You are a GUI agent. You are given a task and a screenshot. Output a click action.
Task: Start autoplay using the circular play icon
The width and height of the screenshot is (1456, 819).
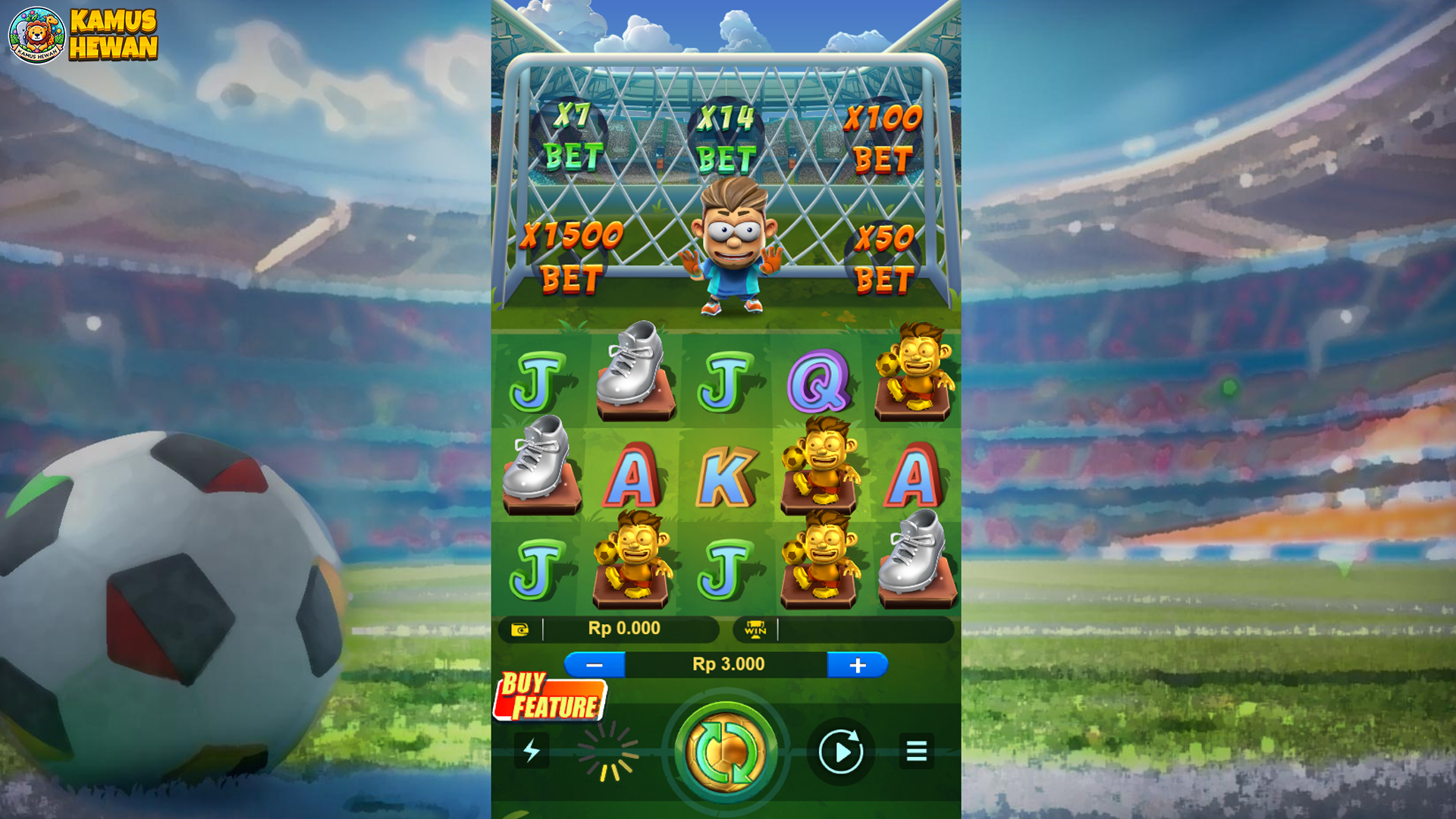[840, 750]
